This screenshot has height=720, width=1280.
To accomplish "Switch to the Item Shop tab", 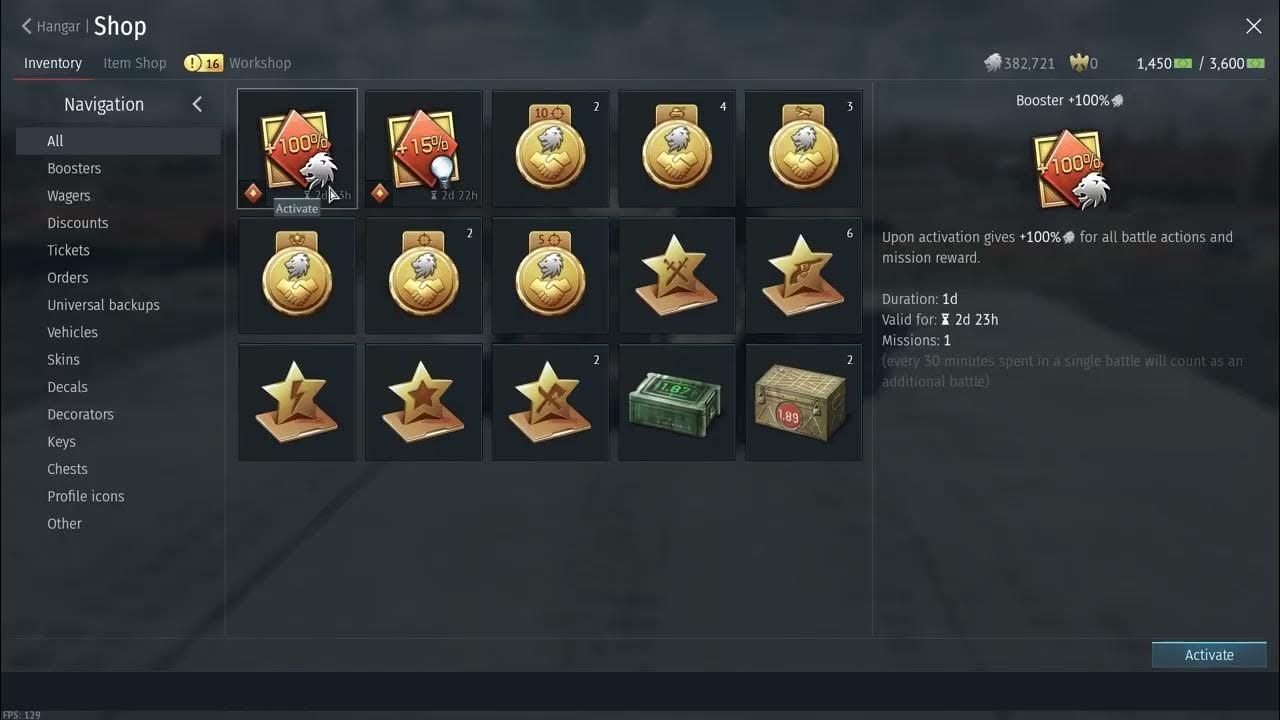I will 134,62.
